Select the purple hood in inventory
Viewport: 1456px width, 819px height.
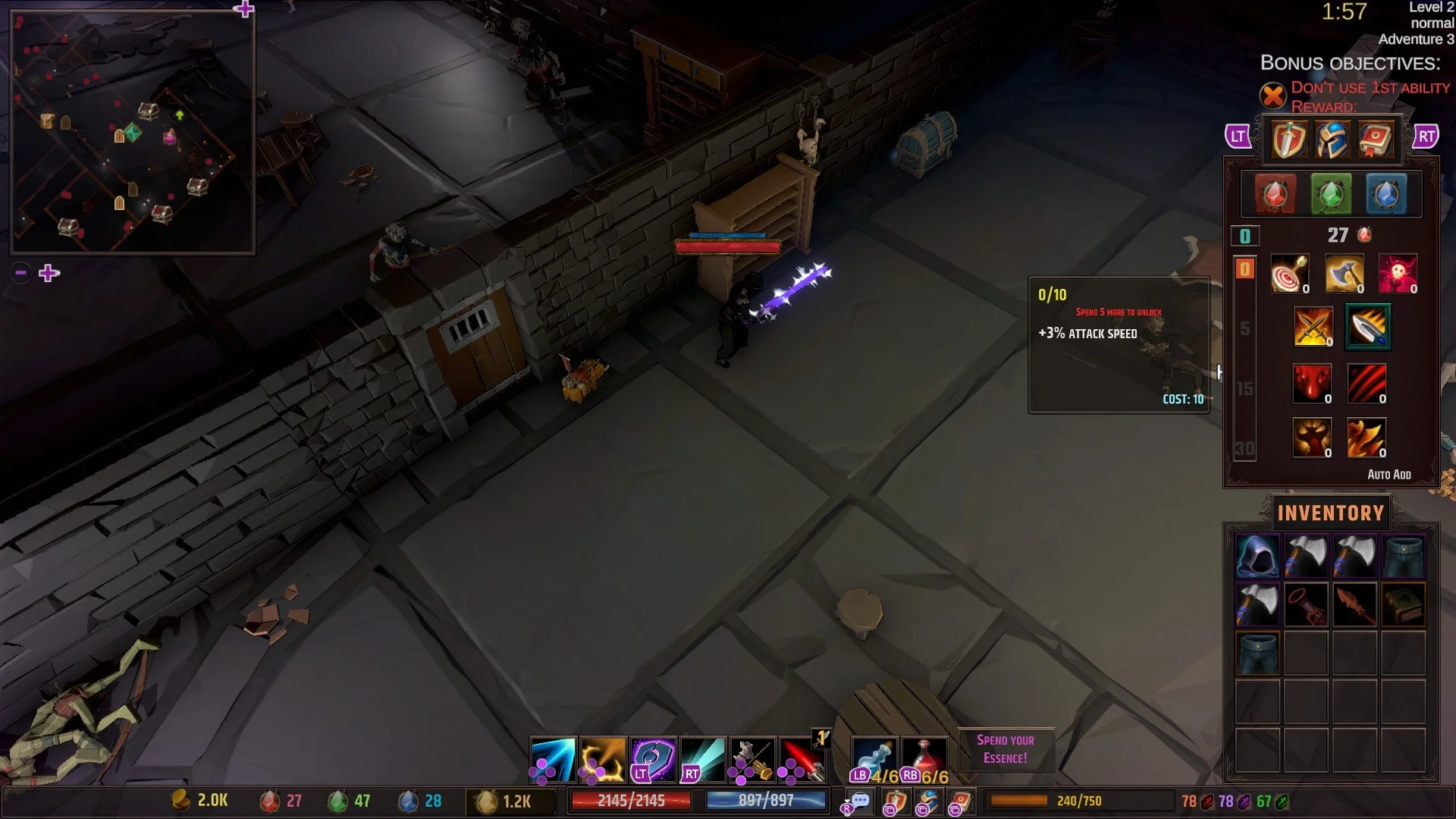coord(1257,557)
